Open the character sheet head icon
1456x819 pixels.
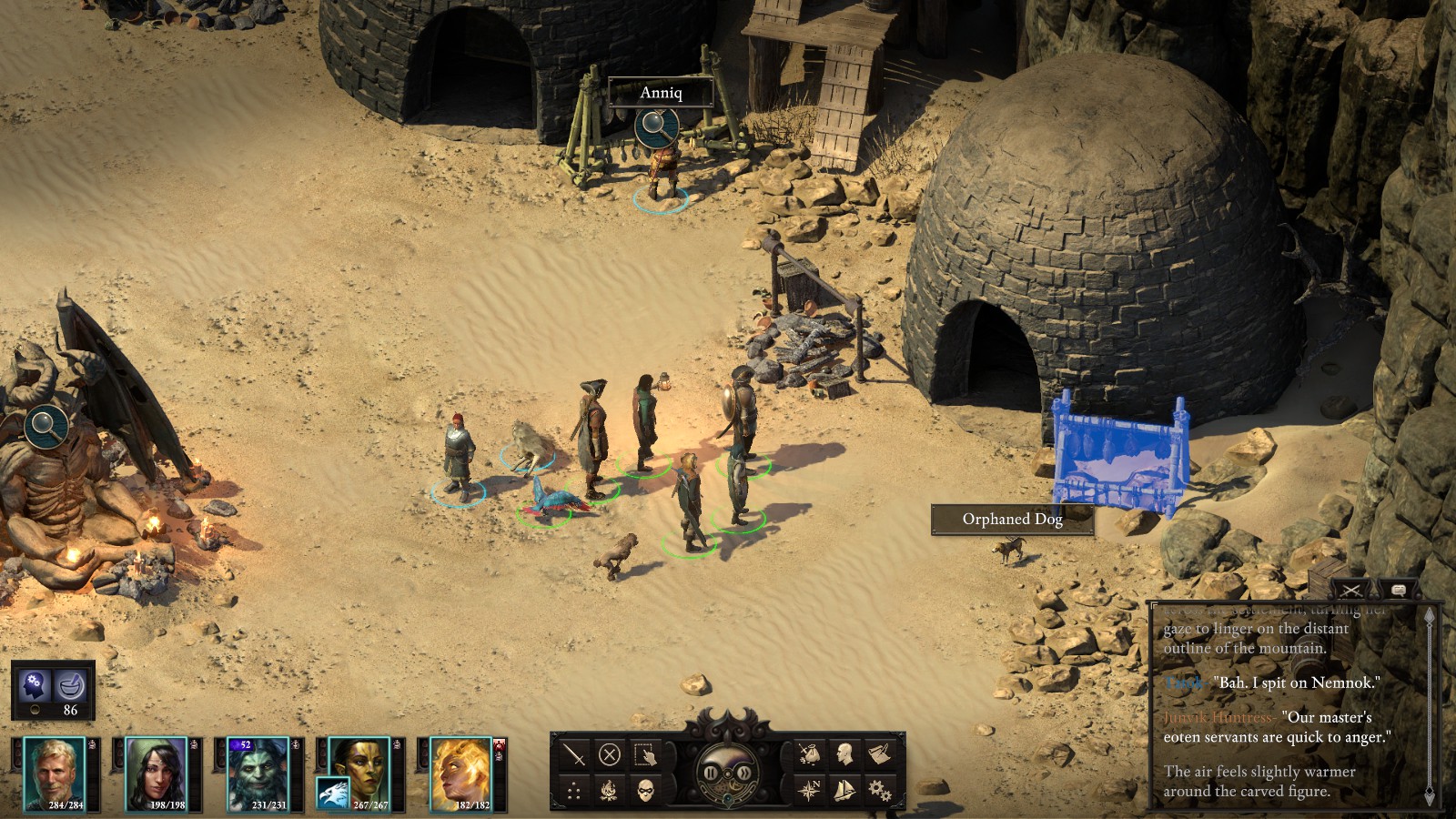[x=844, y=754]
